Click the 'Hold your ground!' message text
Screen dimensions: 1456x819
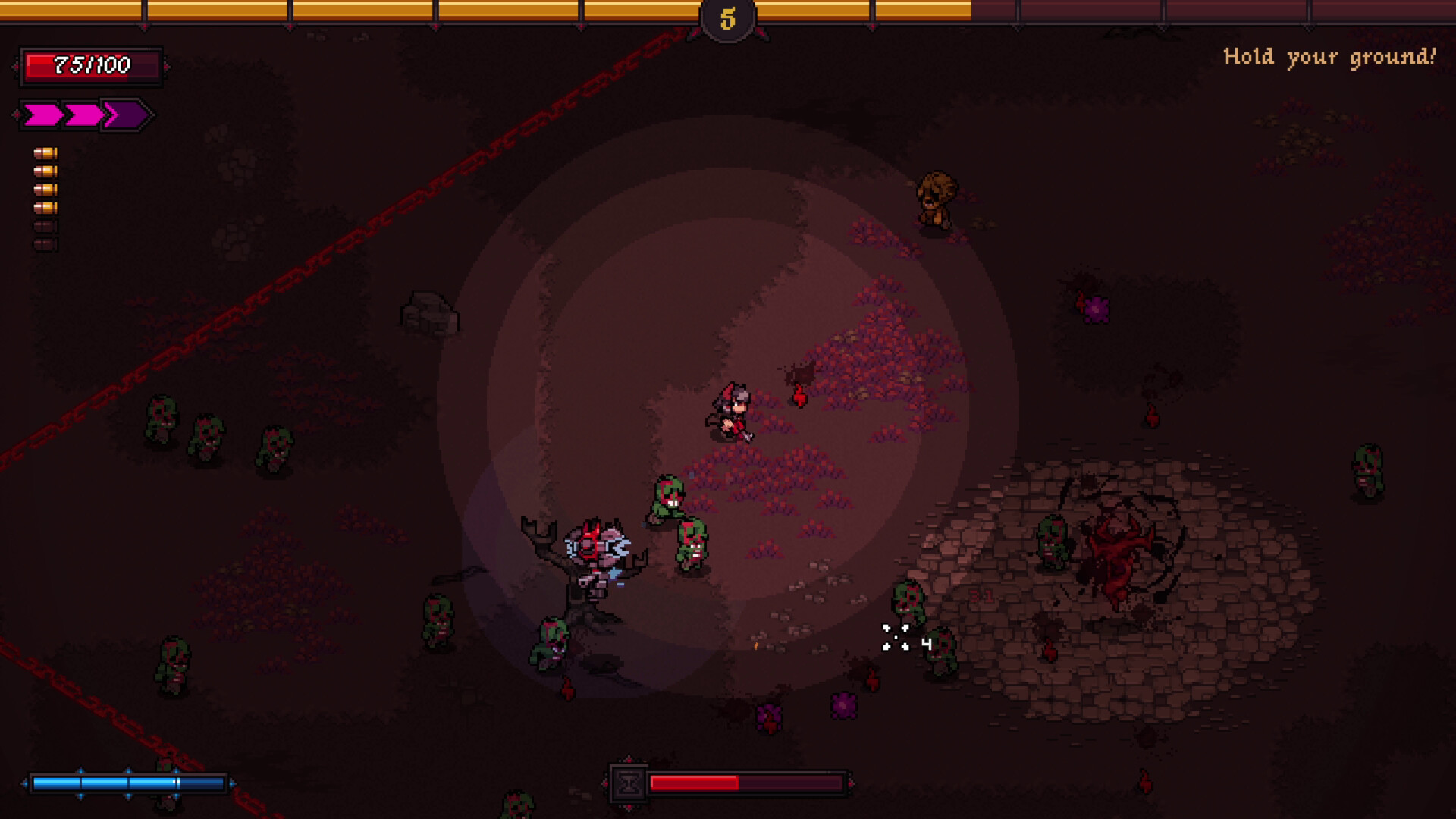1331,55
